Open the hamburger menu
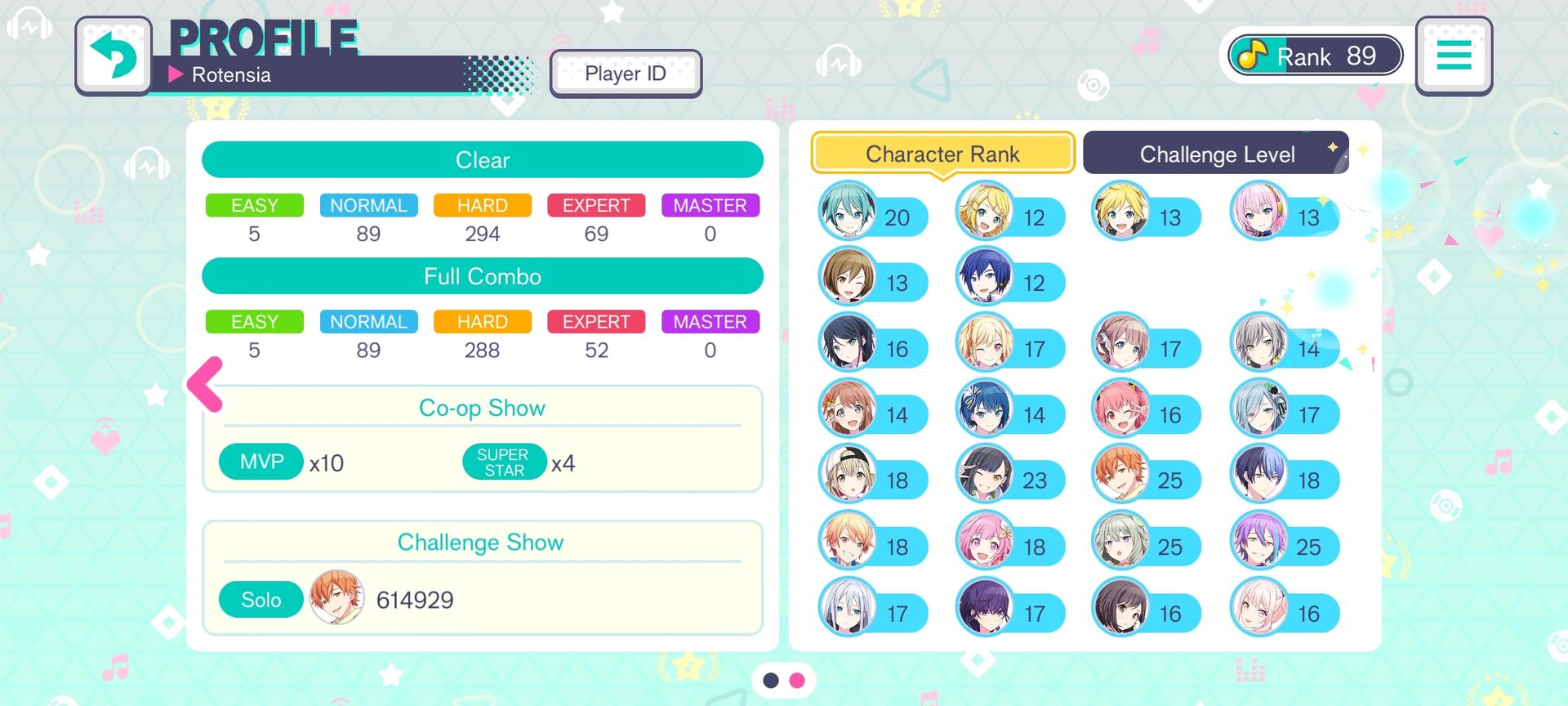Screen dimensions: 1568x706 [1454, 56]
